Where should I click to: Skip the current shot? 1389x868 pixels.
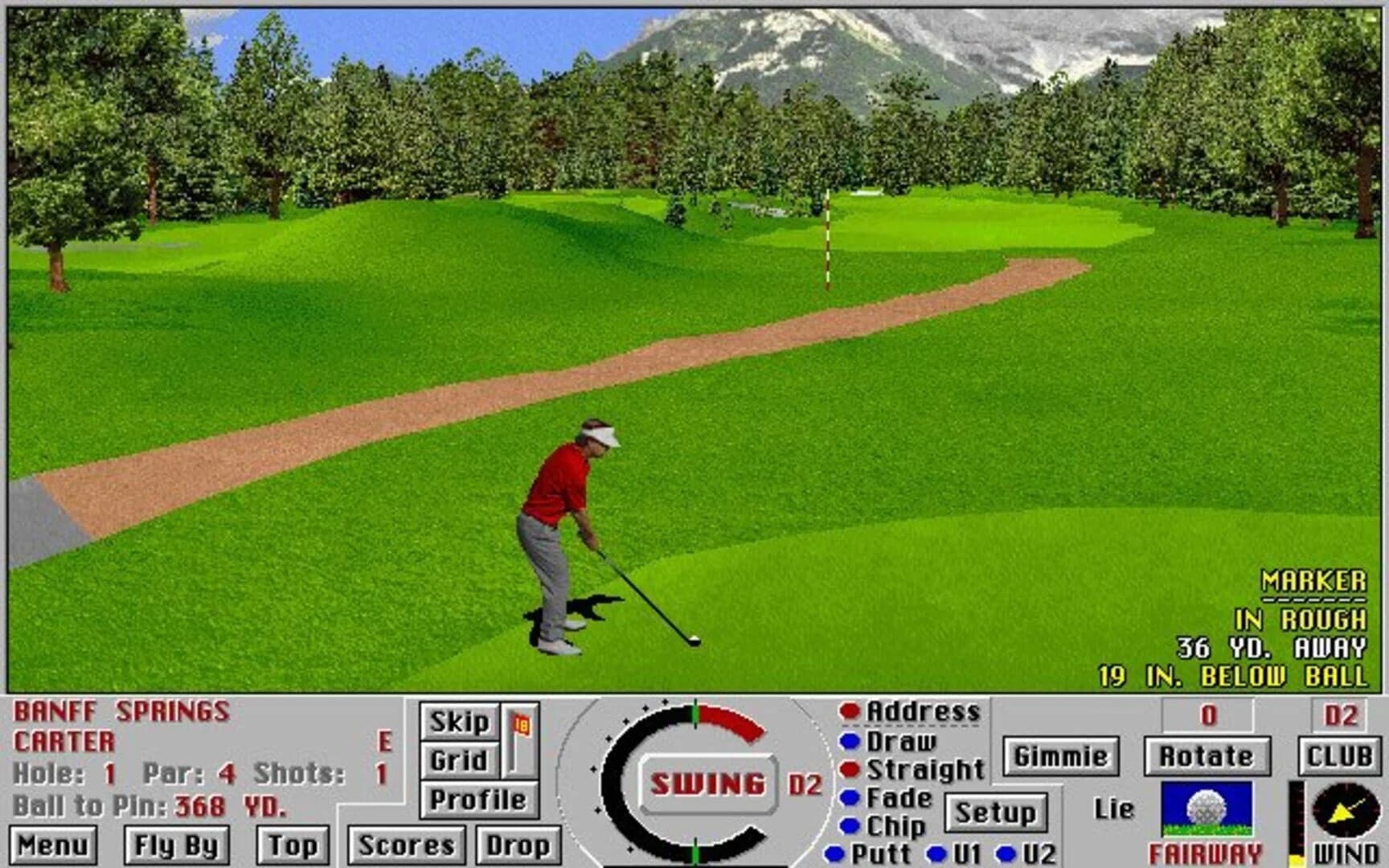pos(459,722)
